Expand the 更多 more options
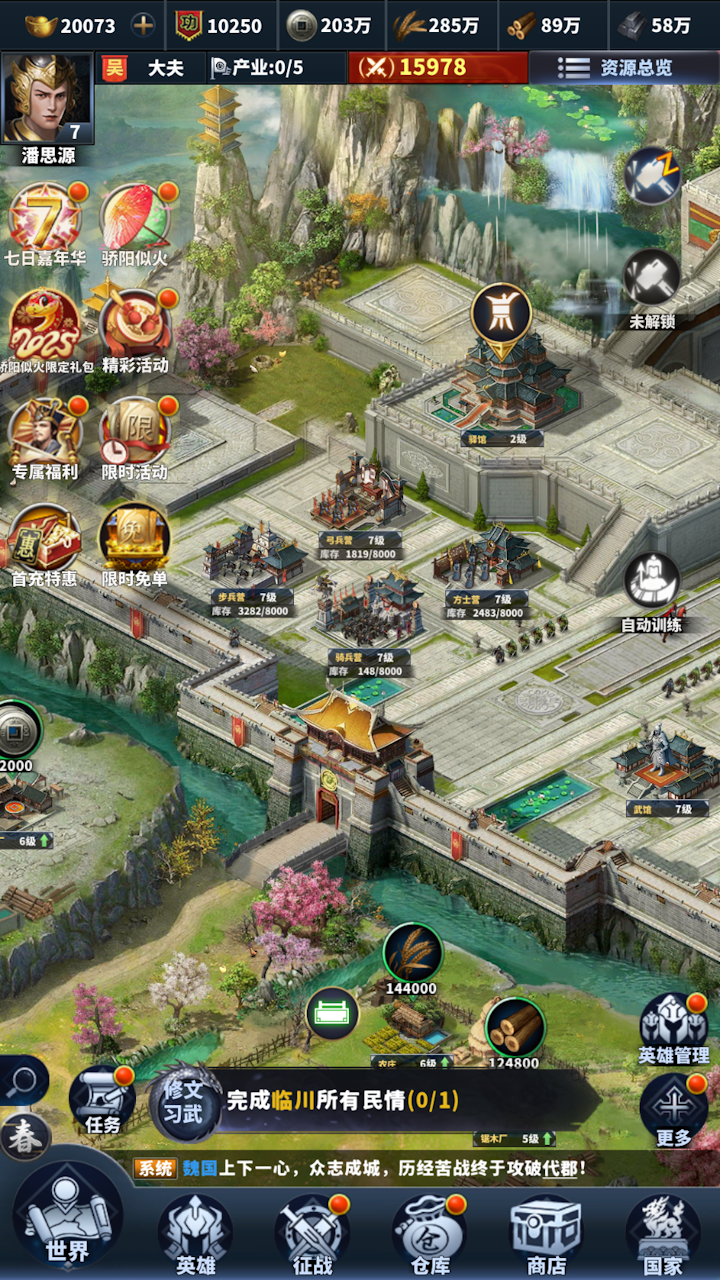720x1280 pixels. pos(673,1108)
